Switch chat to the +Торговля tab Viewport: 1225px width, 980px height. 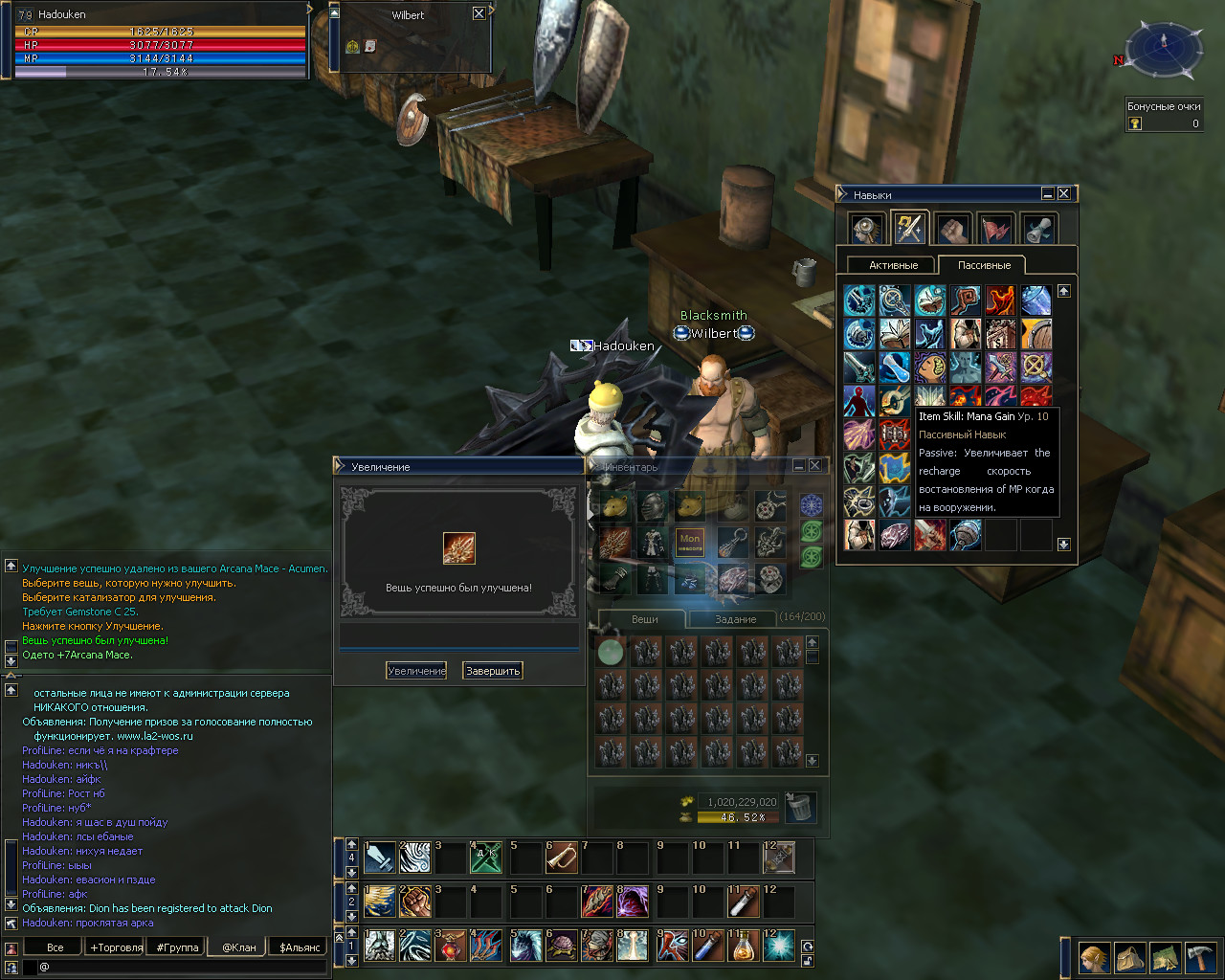click(x=116, y=947)
